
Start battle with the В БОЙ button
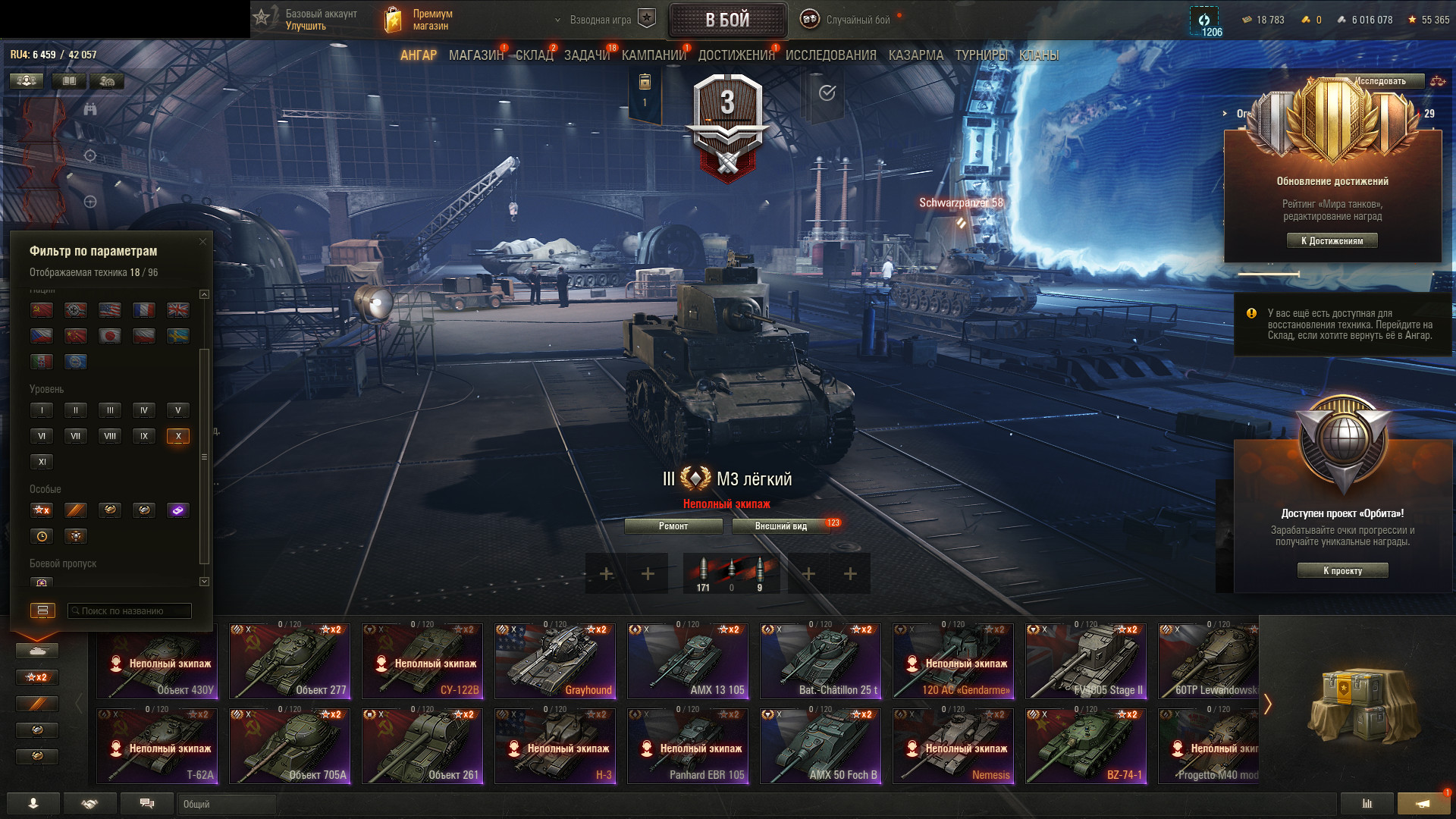(726, 20)
